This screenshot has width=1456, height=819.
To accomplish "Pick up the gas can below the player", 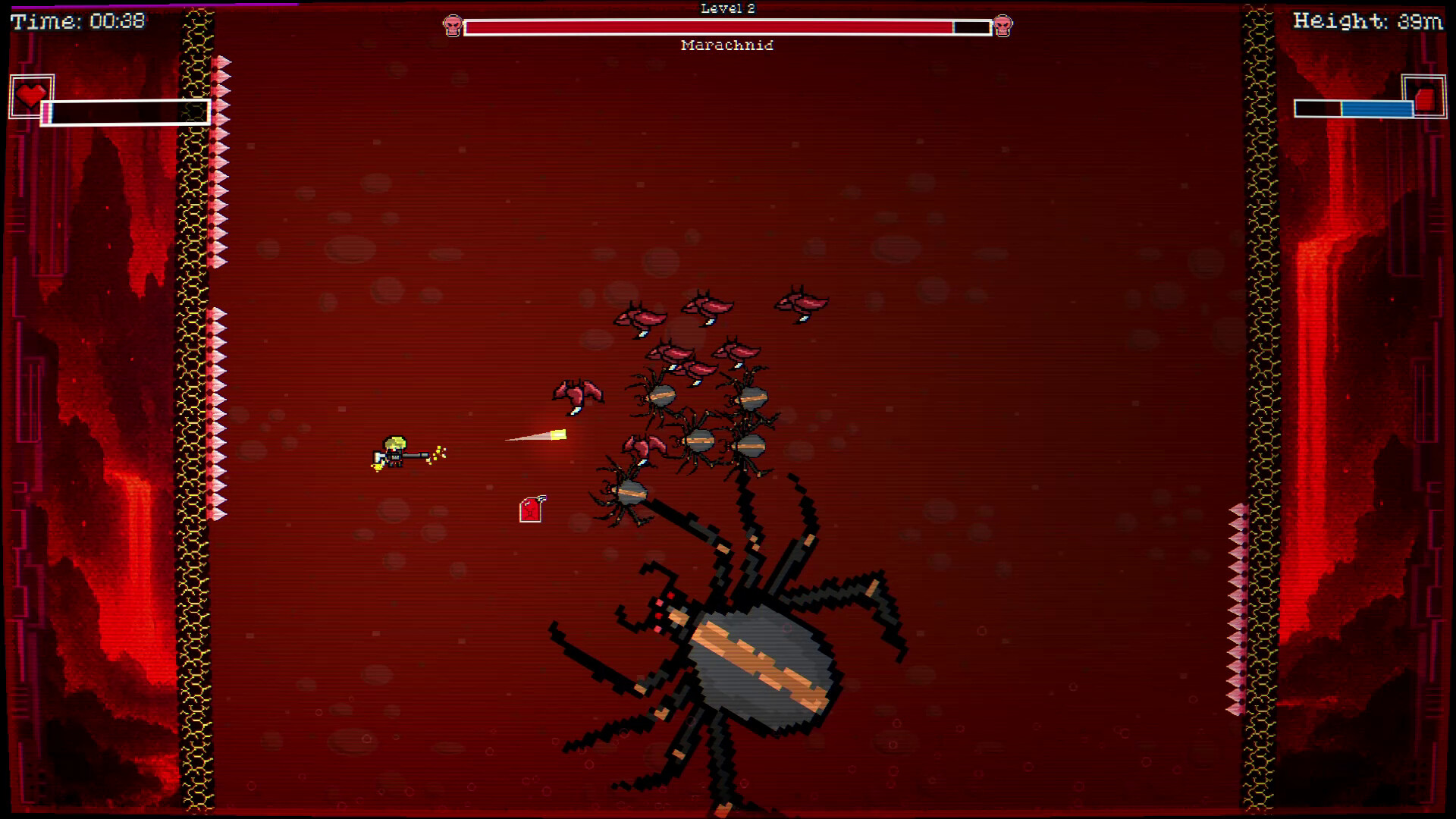I will 529,508.
